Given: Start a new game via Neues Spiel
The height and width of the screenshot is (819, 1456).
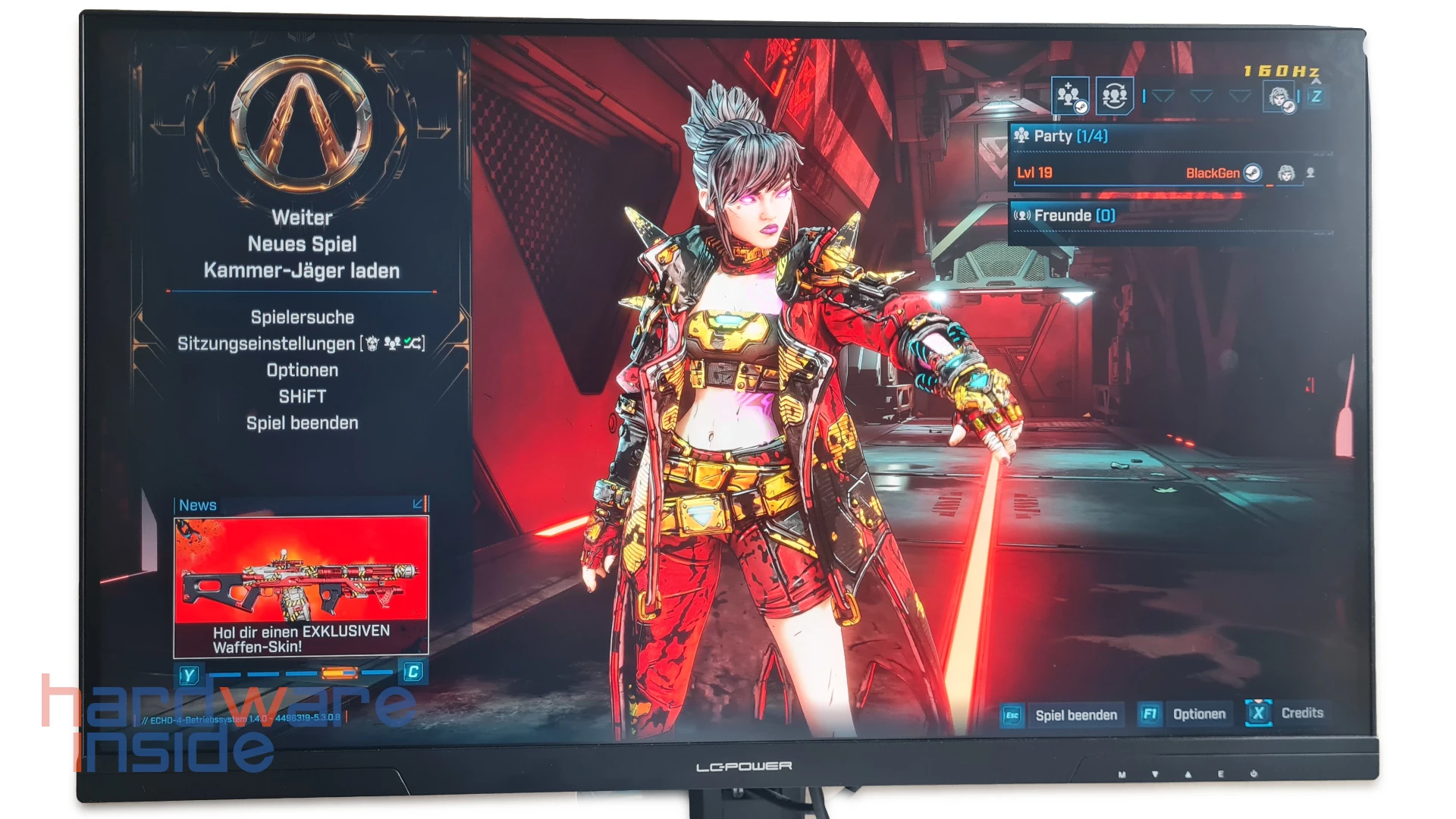Looking at the screenshot, I should pyautogui.click(x=302, y=244).
